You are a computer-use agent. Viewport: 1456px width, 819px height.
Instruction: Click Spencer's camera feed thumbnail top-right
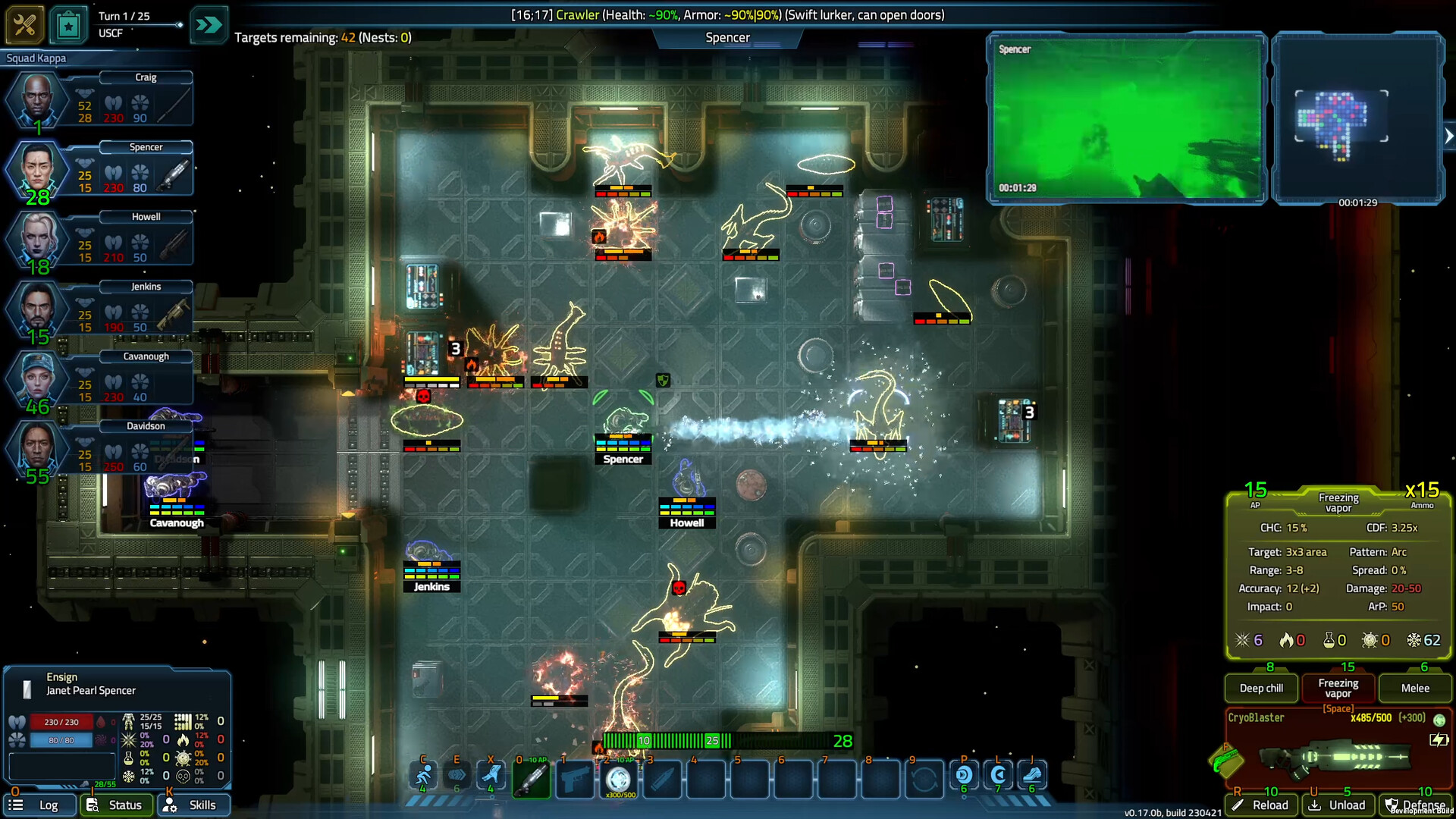1128,118
